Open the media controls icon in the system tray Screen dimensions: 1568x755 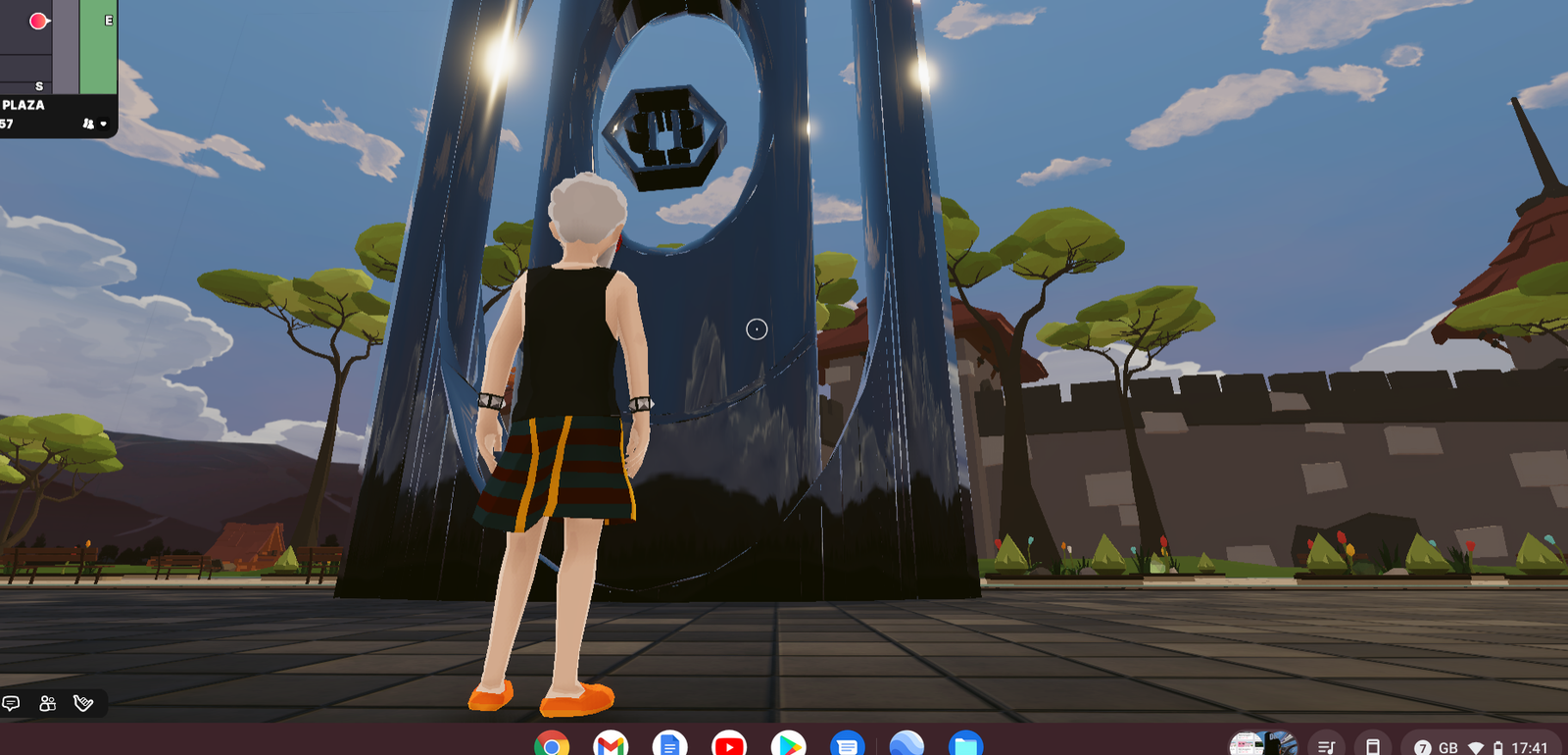coord(1326,744)
